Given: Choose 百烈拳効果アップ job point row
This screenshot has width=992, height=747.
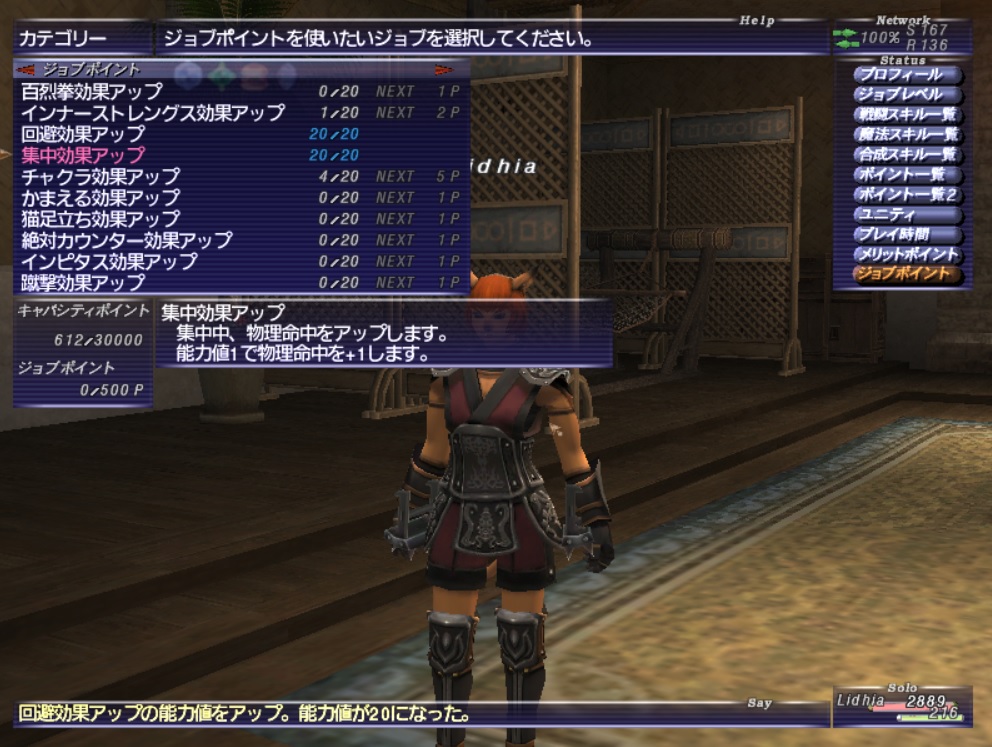Looking at the screenshot, I should (x=92, y=92).
